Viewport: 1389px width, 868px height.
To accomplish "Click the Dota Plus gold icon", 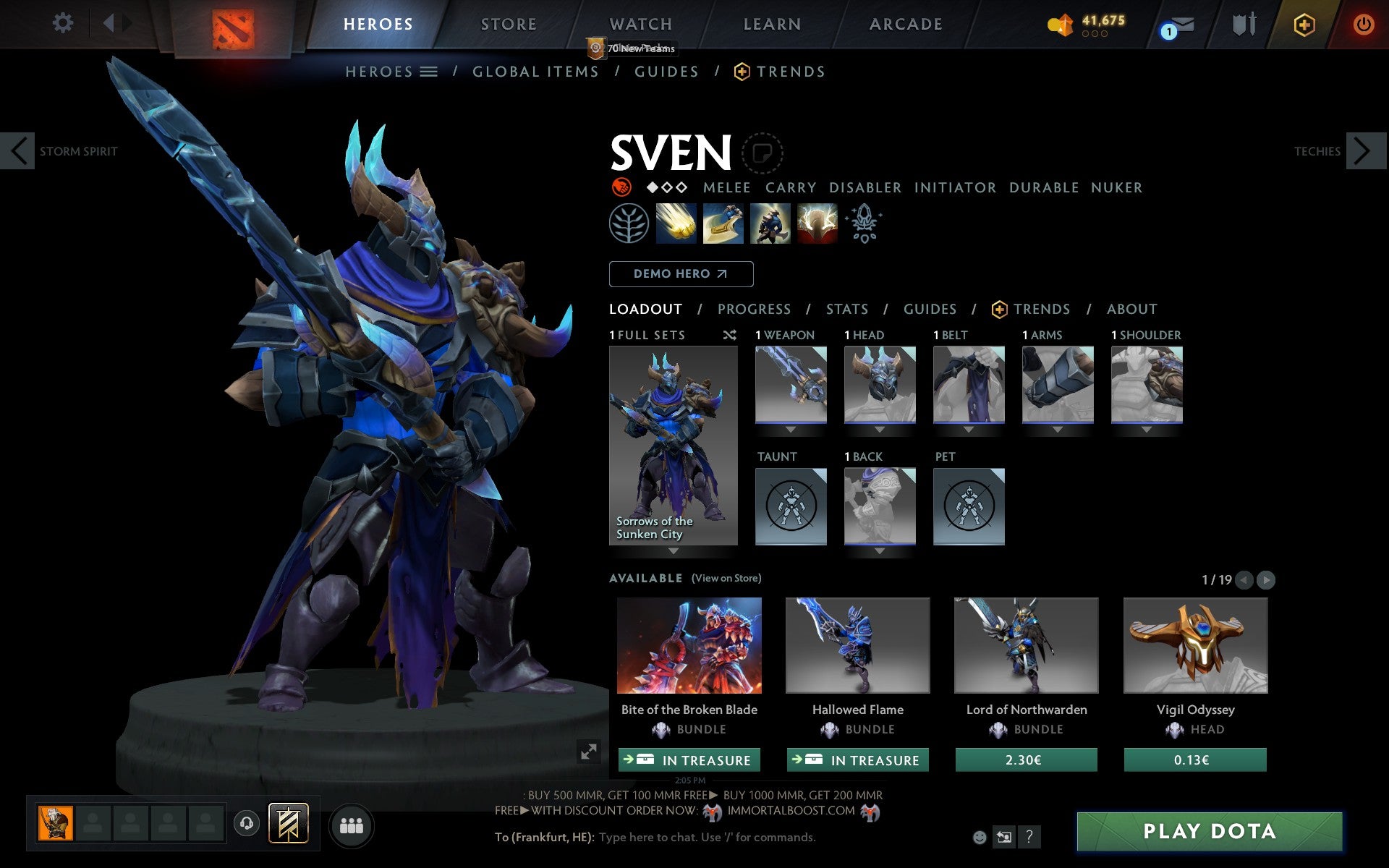I will coord(1304,23).
